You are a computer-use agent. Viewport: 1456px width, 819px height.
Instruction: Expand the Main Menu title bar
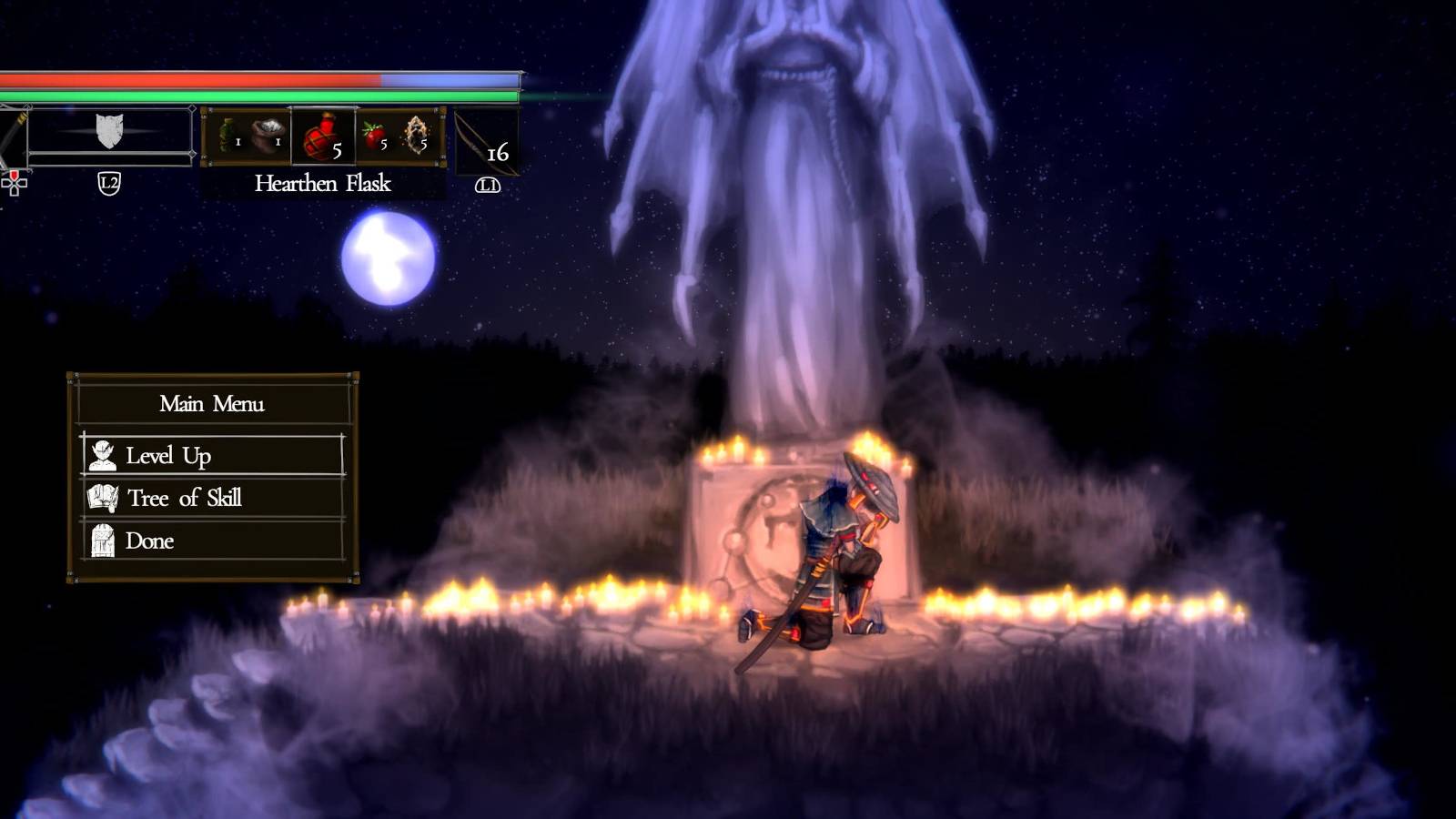point(212,404)
